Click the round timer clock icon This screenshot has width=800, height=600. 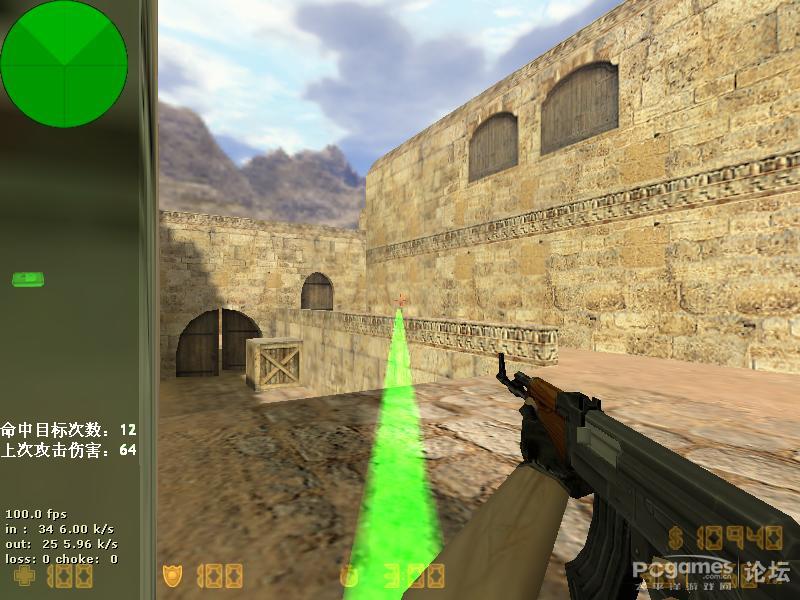pyautogui.click(x=349, y=576)
